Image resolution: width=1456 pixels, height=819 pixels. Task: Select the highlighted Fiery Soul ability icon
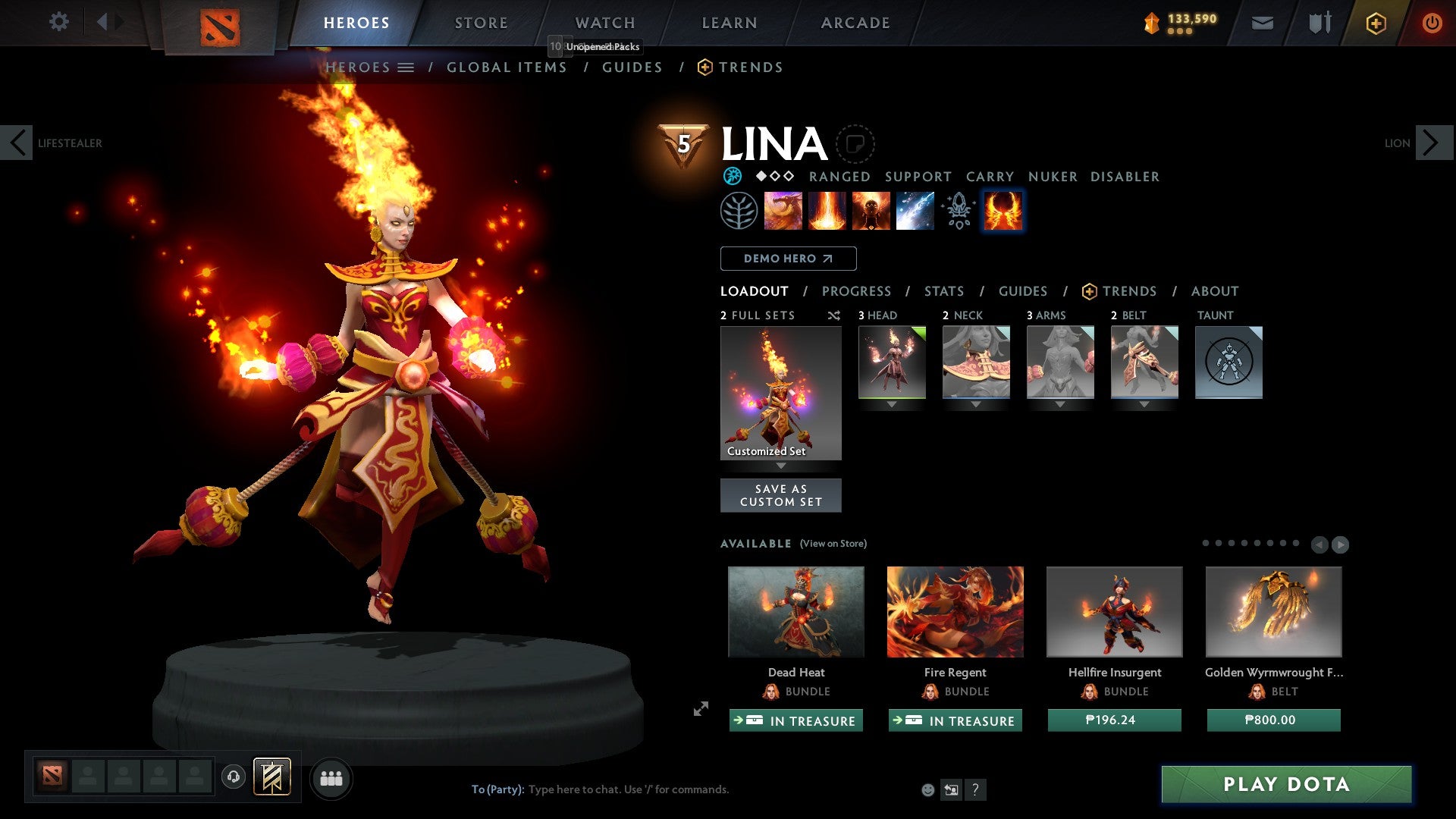(x=1003, y=211)
